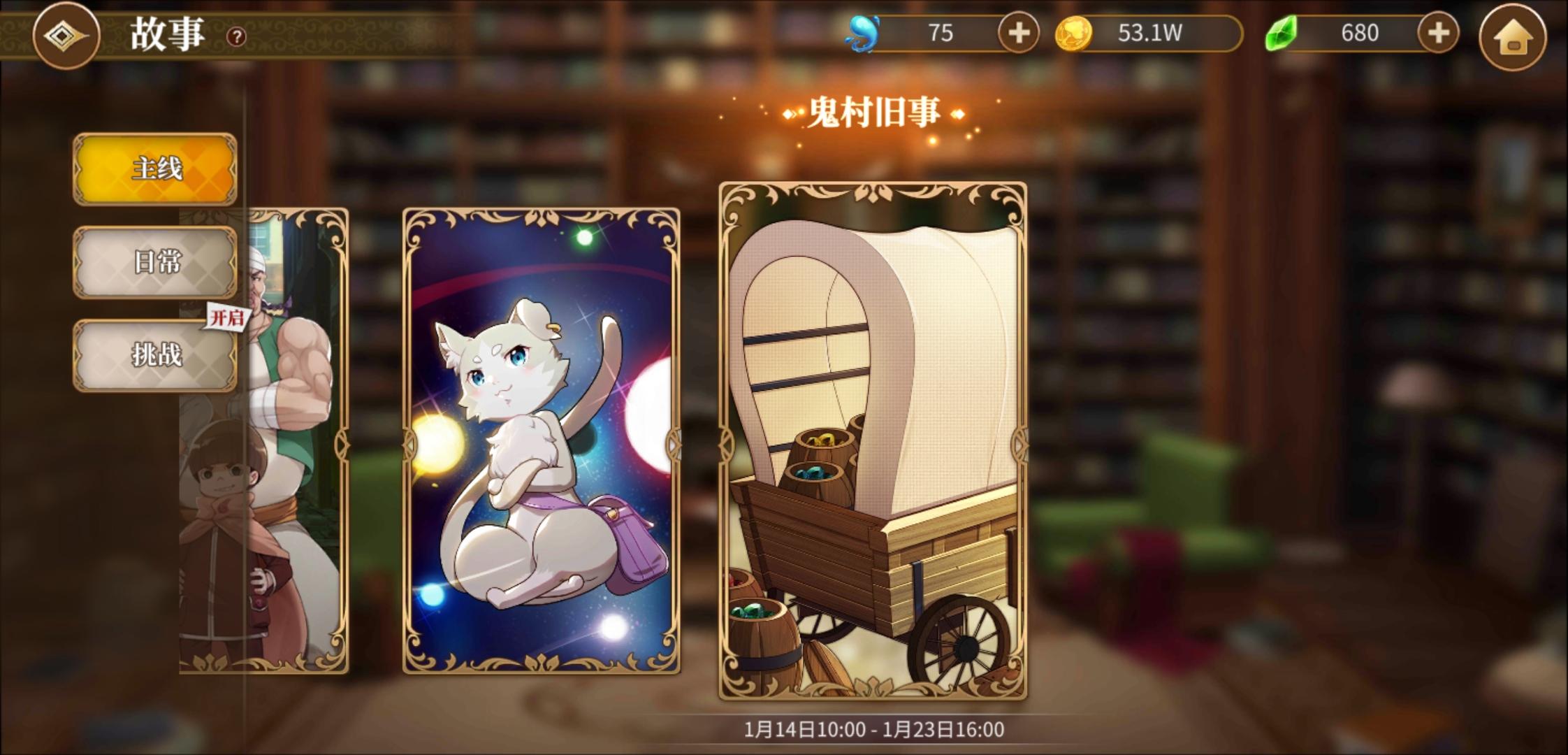Return home via the house icon
Viewport: 1568px width, 755px height.
pos(1515,32)
